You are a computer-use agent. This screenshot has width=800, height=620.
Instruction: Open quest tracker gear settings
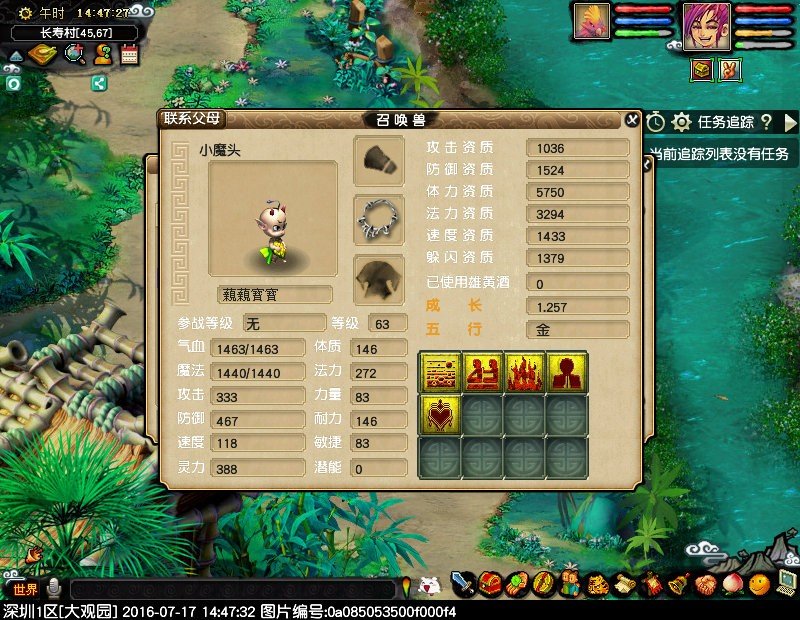click(x=682, y=122)
